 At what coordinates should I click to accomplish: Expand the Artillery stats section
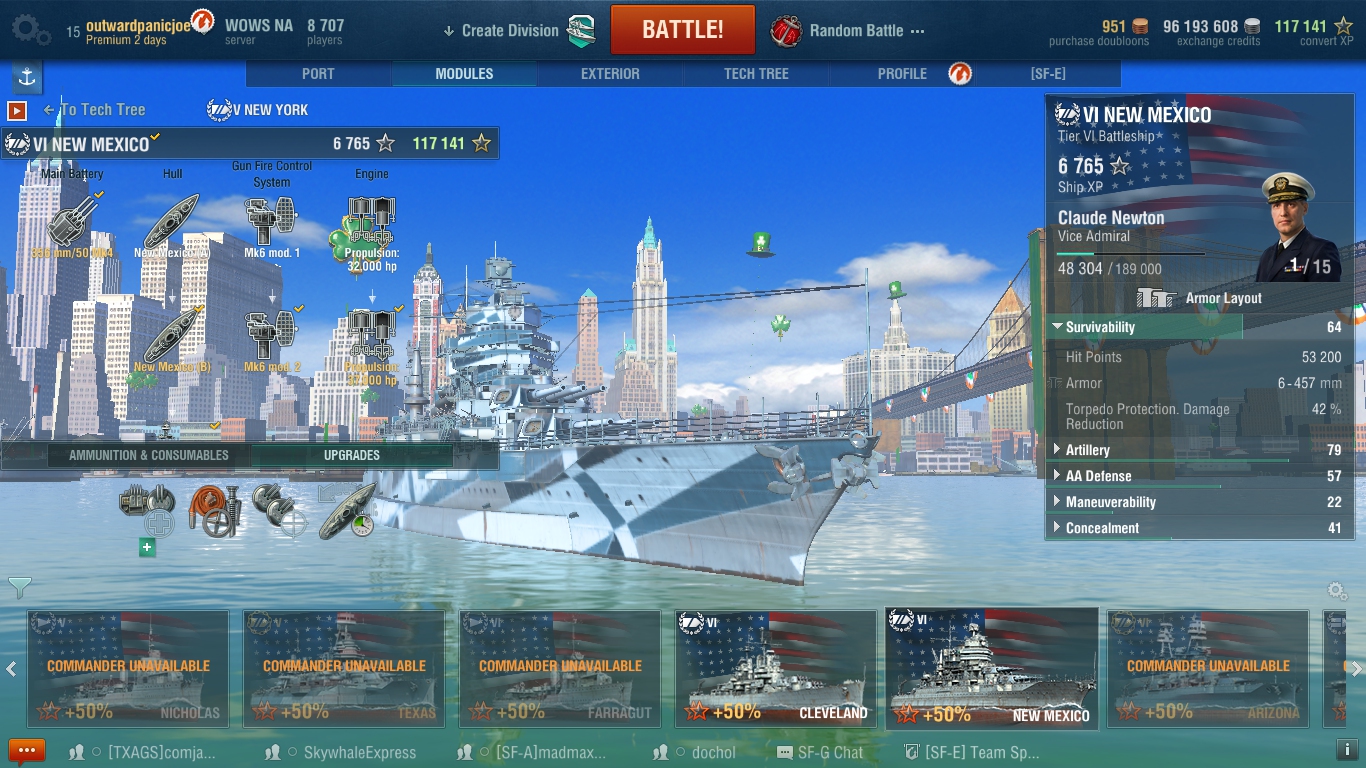(1088, 450)
